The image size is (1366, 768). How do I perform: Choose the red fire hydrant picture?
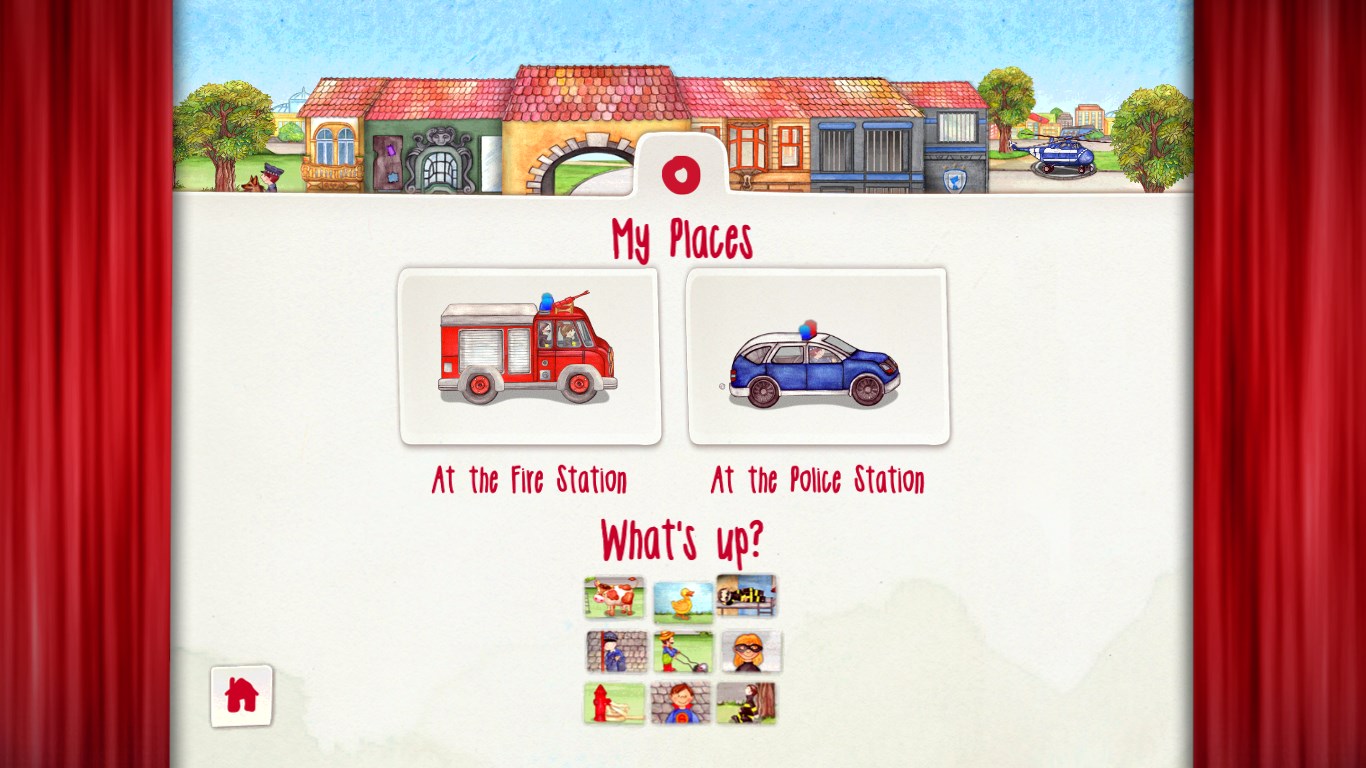click(614, 703)
